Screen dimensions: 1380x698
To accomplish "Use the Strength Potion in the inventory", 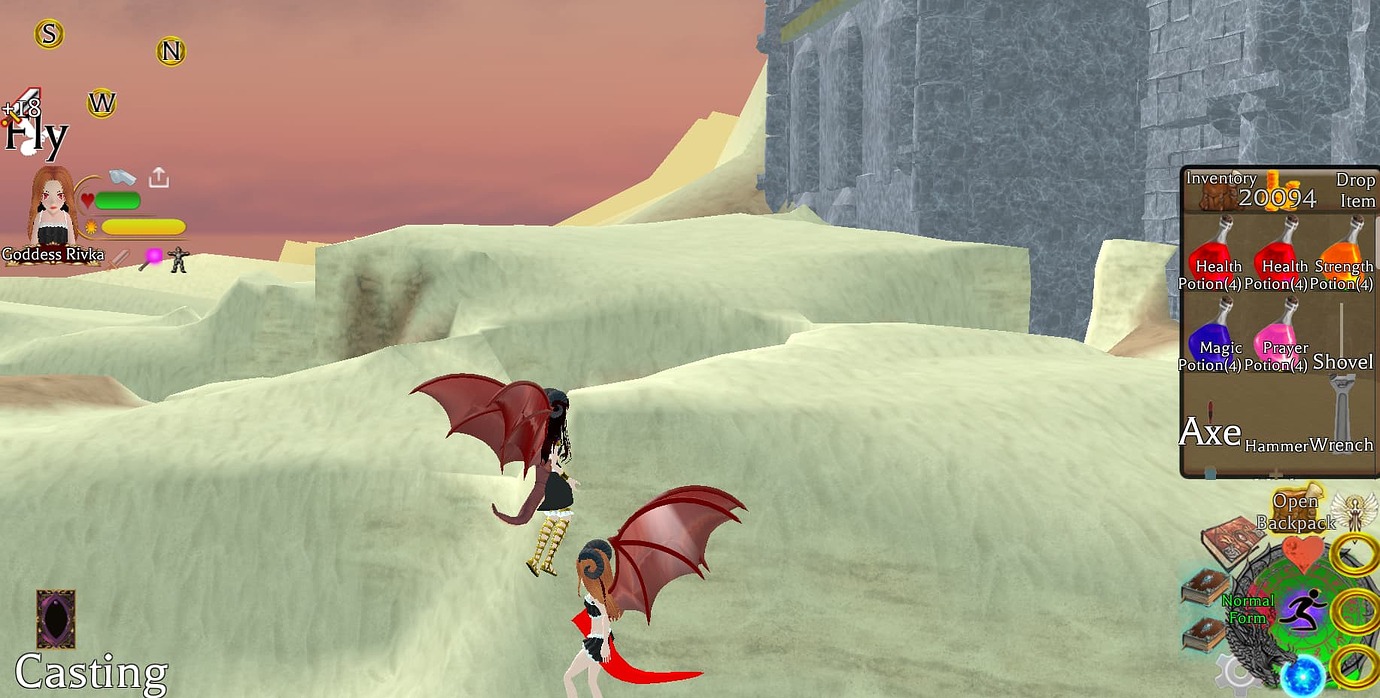I will pyautogui.click(x=1344, y=258).
